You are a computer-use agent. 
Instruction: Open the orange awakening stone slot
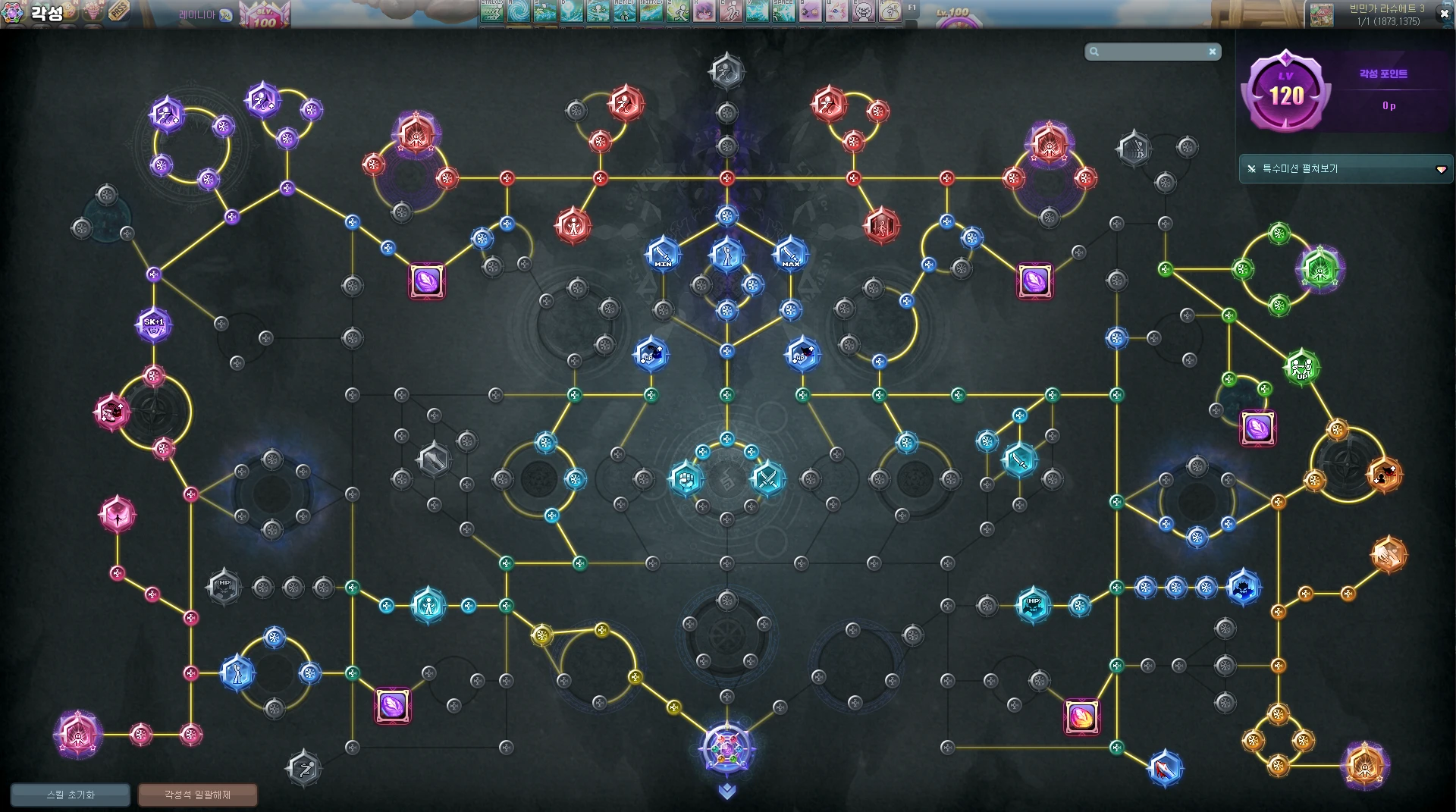(x=1081, y=716)
